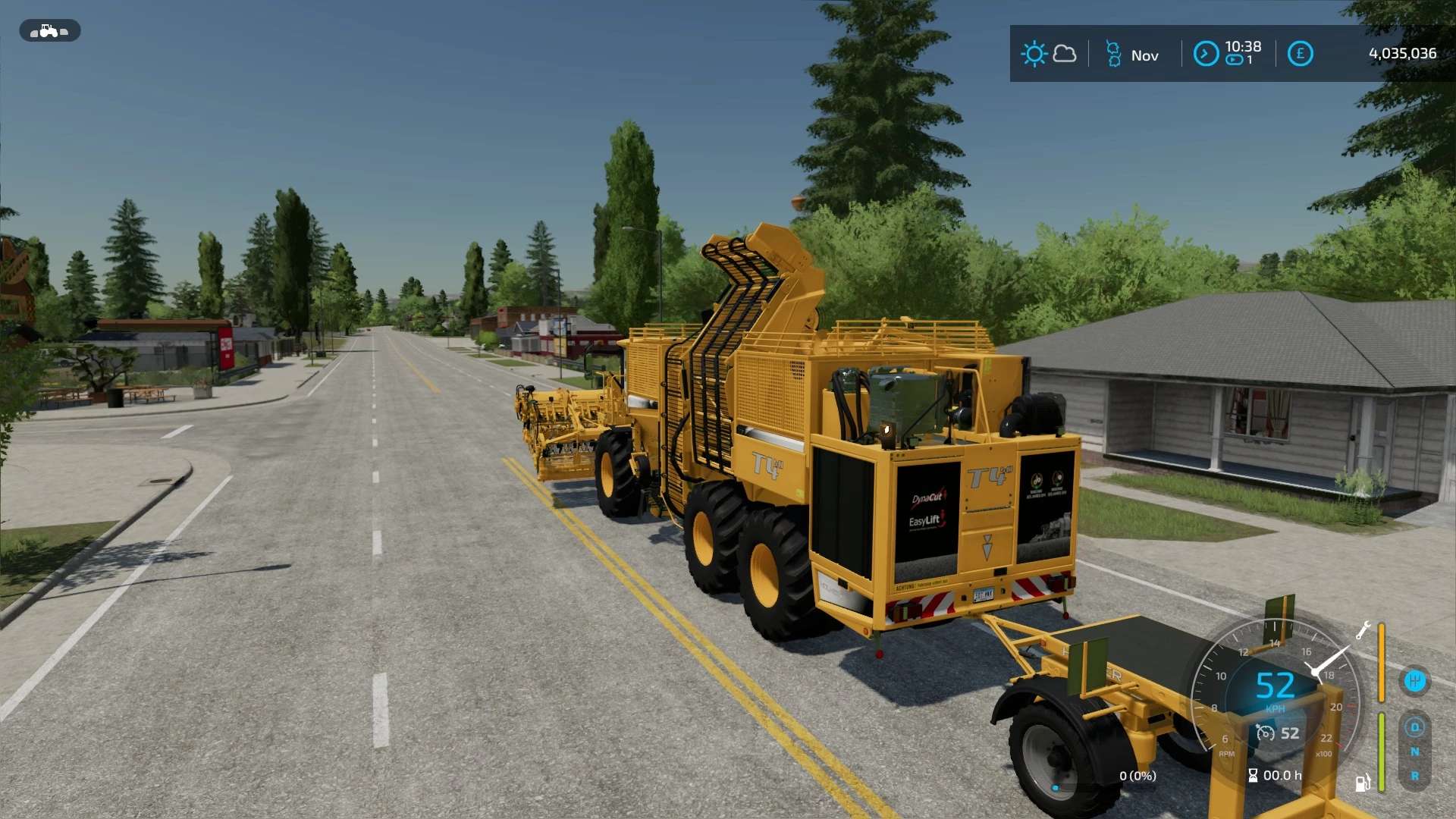
Task: Open the pound currency balance icon
Action: click(1300, 54)
